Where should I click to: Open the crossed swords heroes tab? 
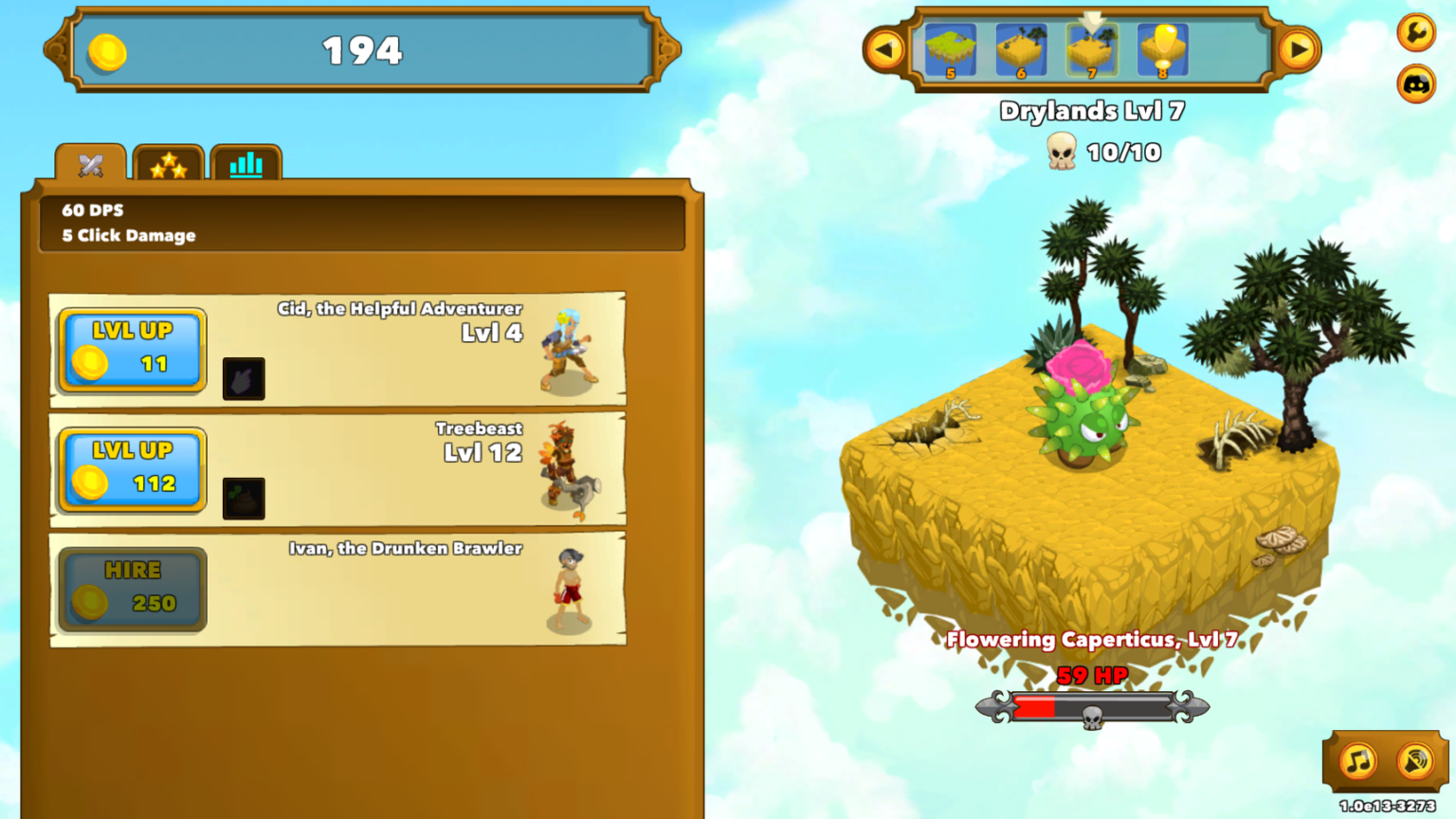pyautogui.click(x=90, y=164)
